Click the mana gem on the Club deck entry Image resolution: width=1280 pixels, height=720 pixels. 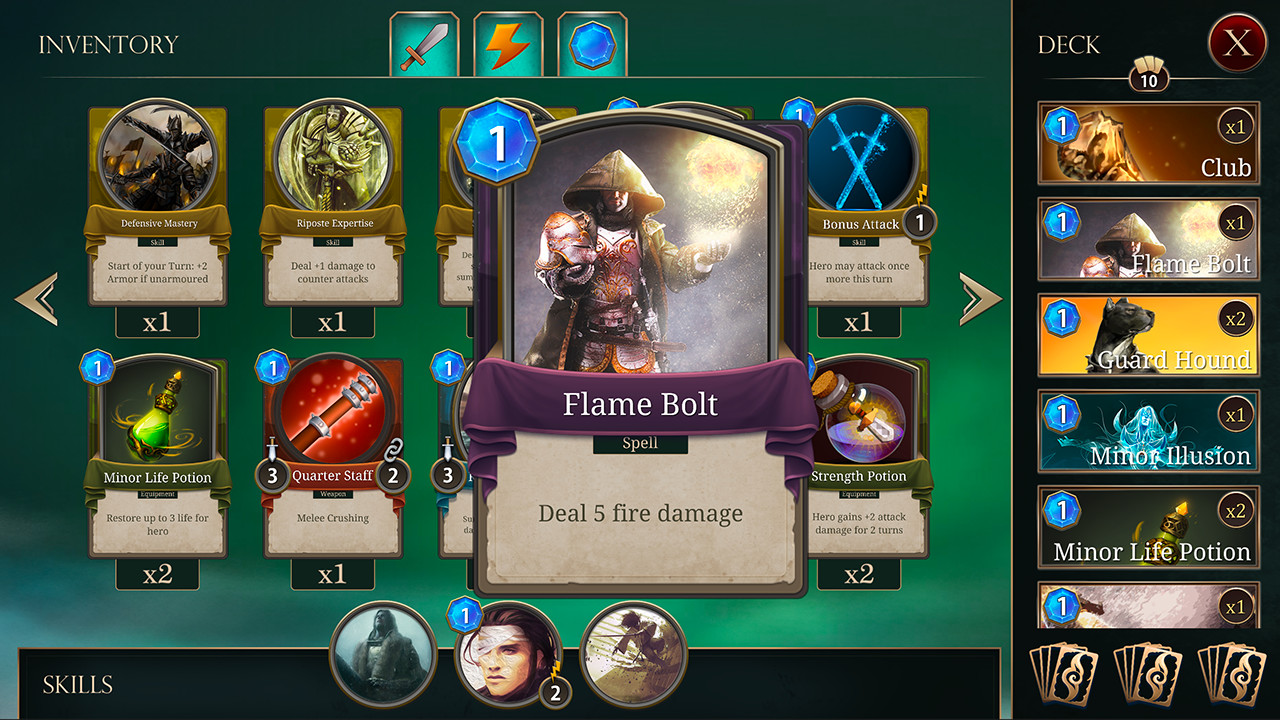pyautogui.click(x=1063, y=128)
